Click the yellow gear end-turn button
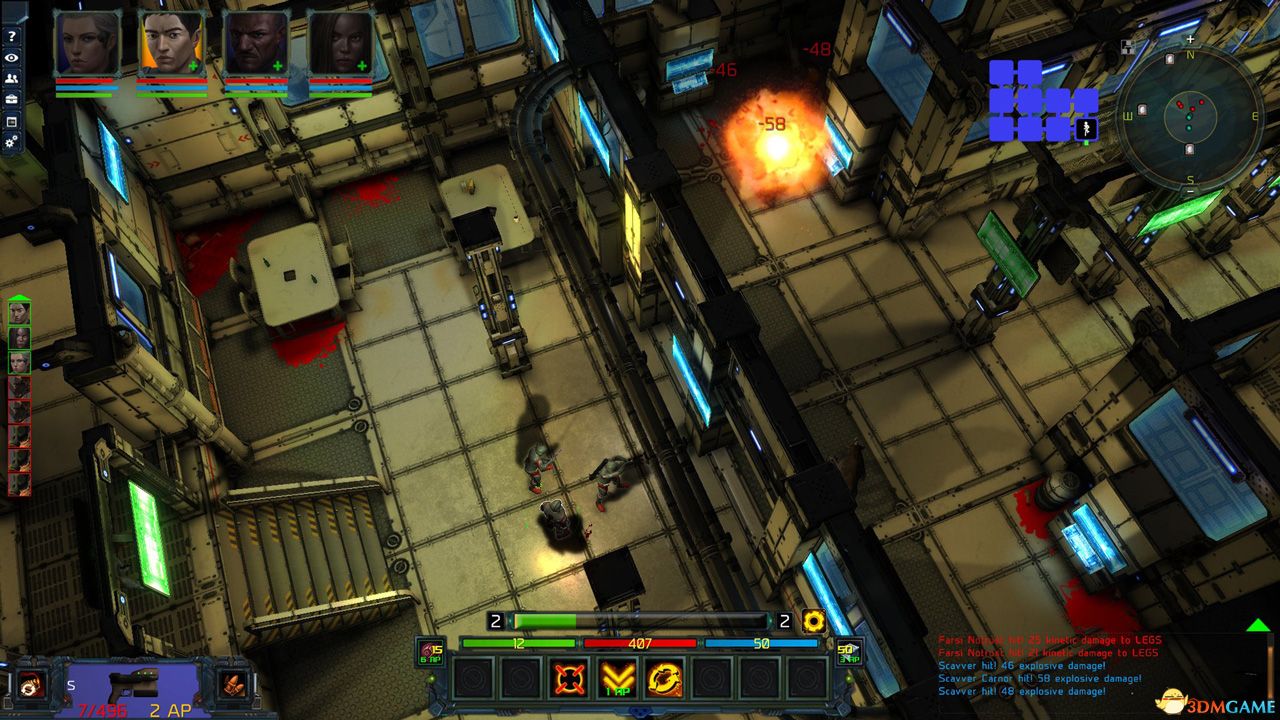 point(814,621)
